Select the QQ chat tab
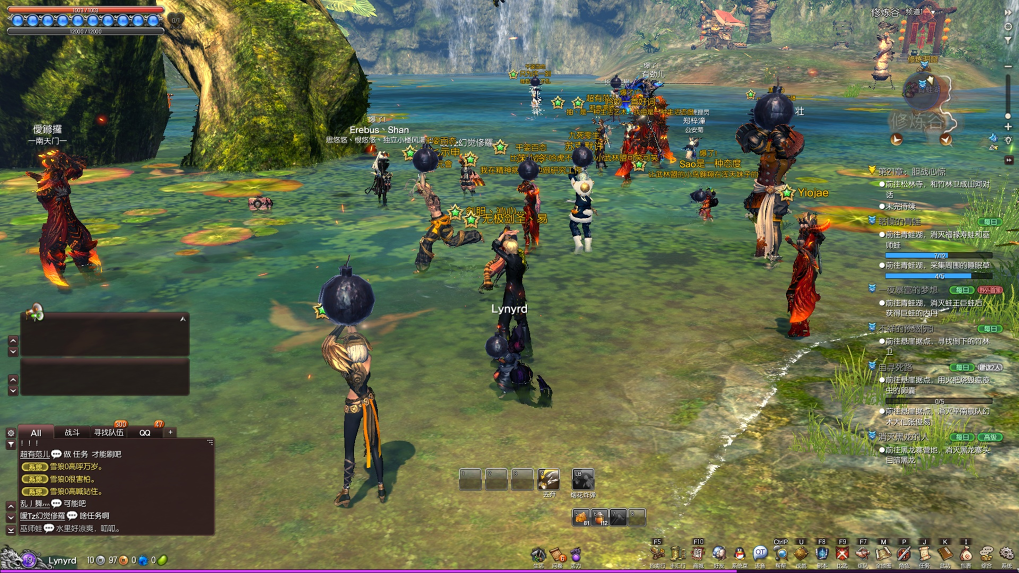 point(145,433)
